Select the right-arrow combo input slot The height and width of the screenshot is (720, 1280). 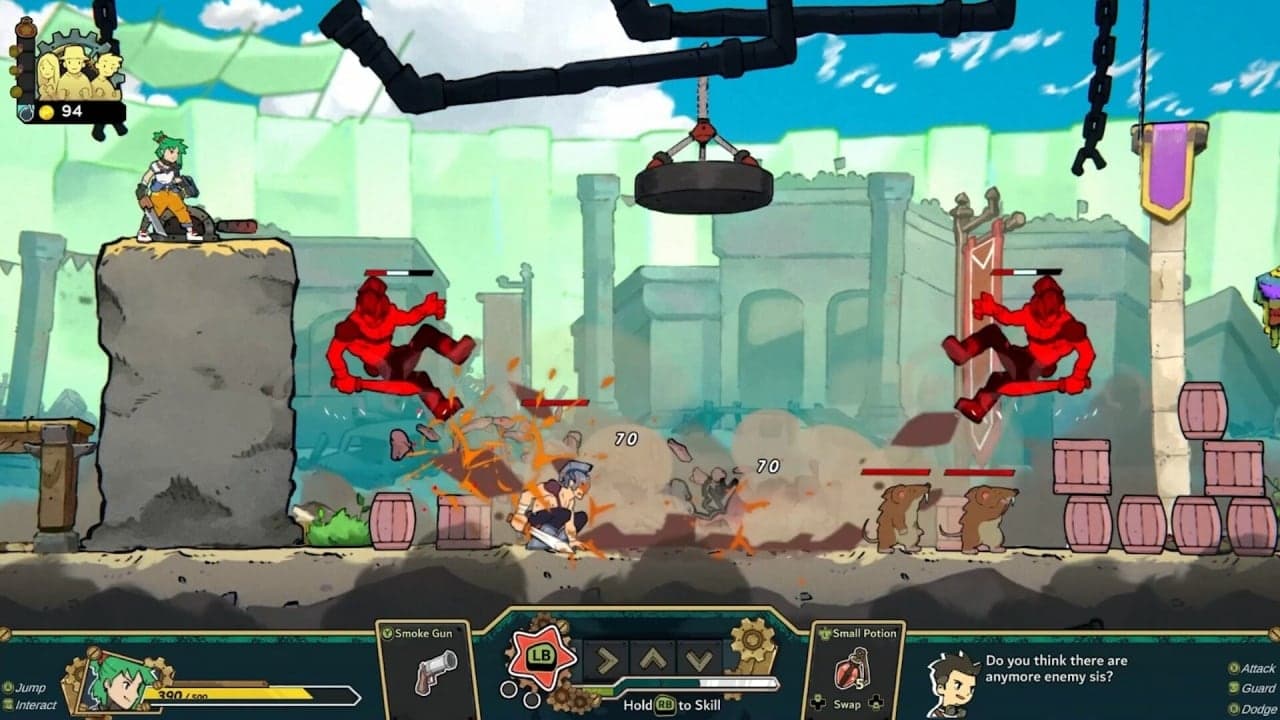point(606,659)
